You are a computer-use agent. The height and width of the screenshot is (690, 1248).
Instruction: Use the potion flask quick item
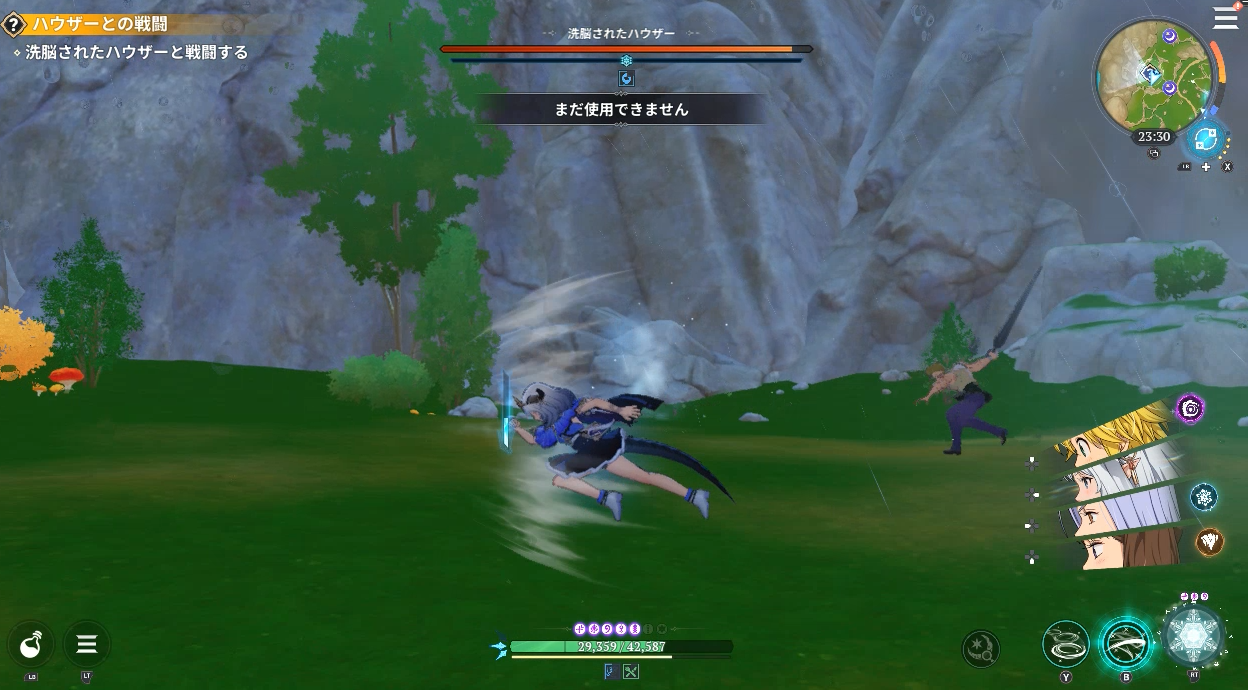[31, 644]
